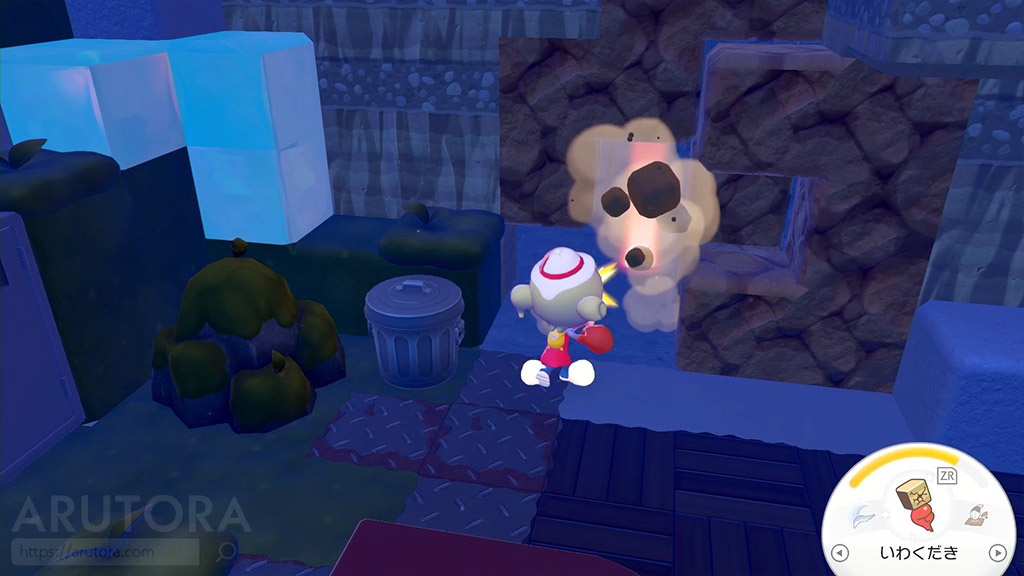Click the left arrow to cycle abilities
Image resolution: width=1024 pixels, height=576 pixels.
coord(840,553)
